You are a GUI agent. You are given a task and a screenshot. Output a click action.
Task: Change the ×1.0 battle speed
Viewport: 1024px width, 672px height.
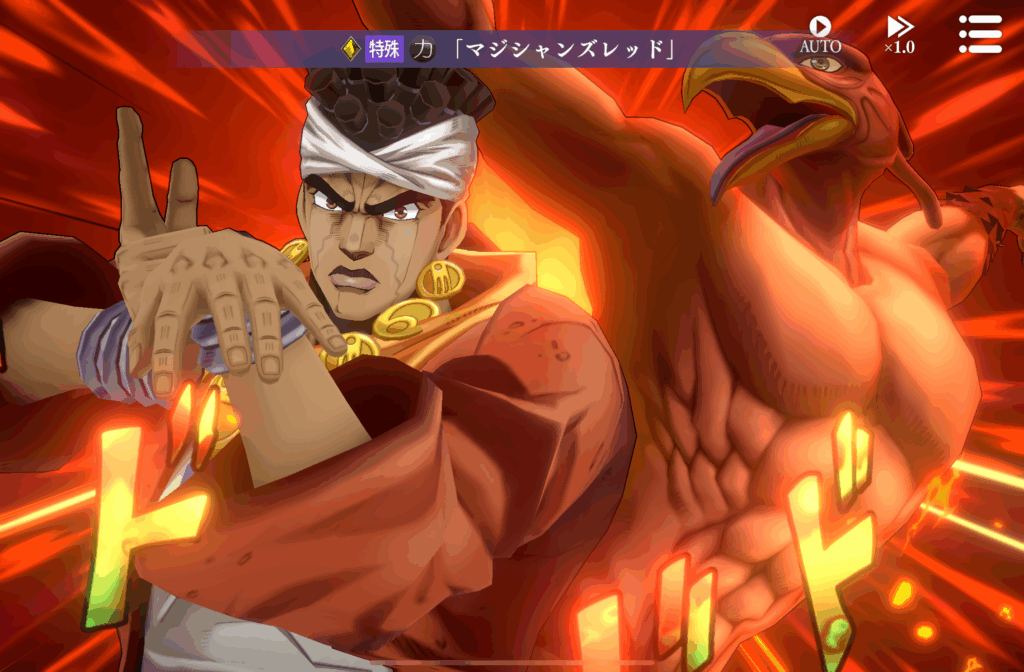[899, 33]
